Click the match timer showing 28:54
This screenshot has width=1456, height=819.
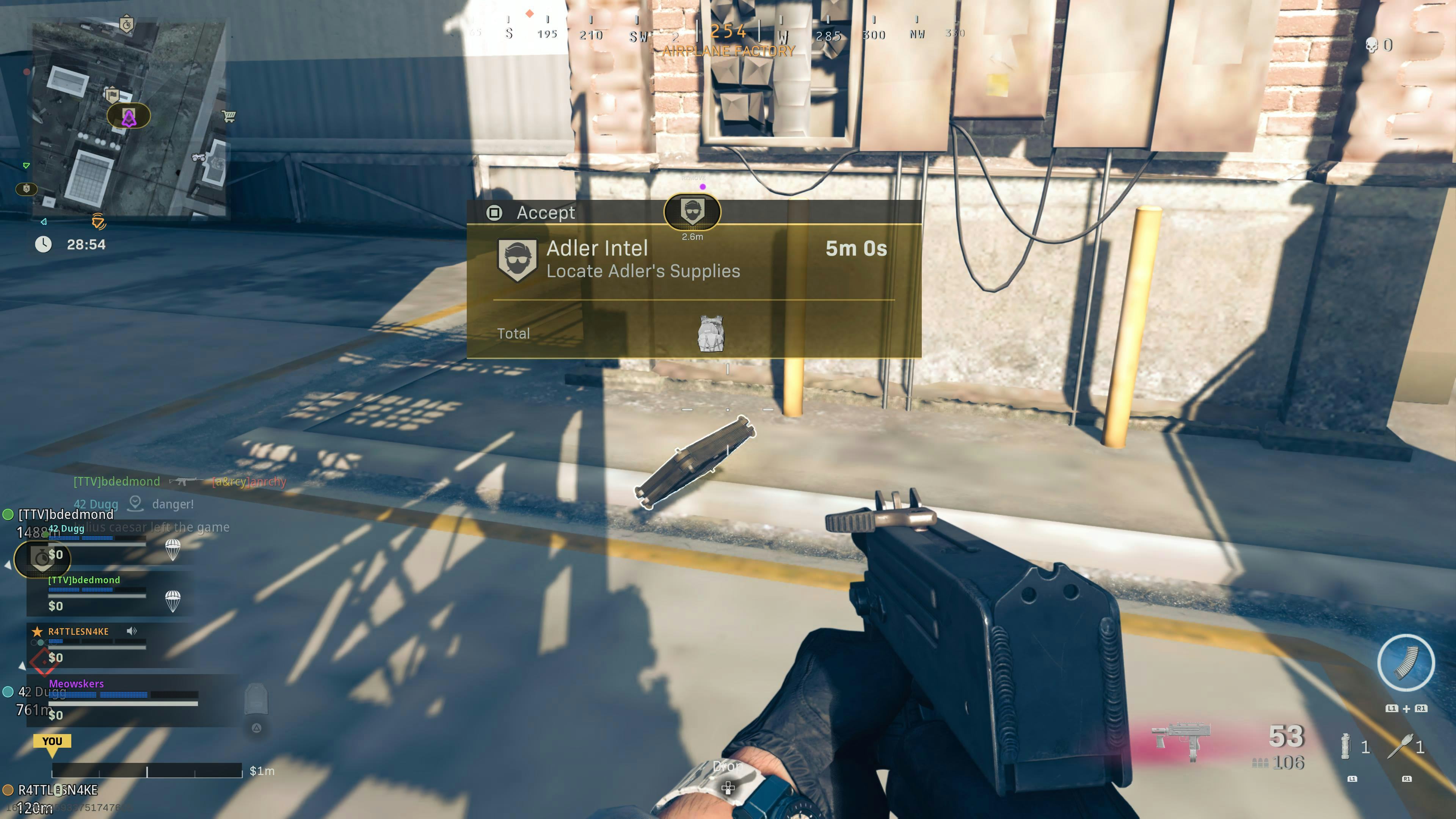click(x=86, y=244)
